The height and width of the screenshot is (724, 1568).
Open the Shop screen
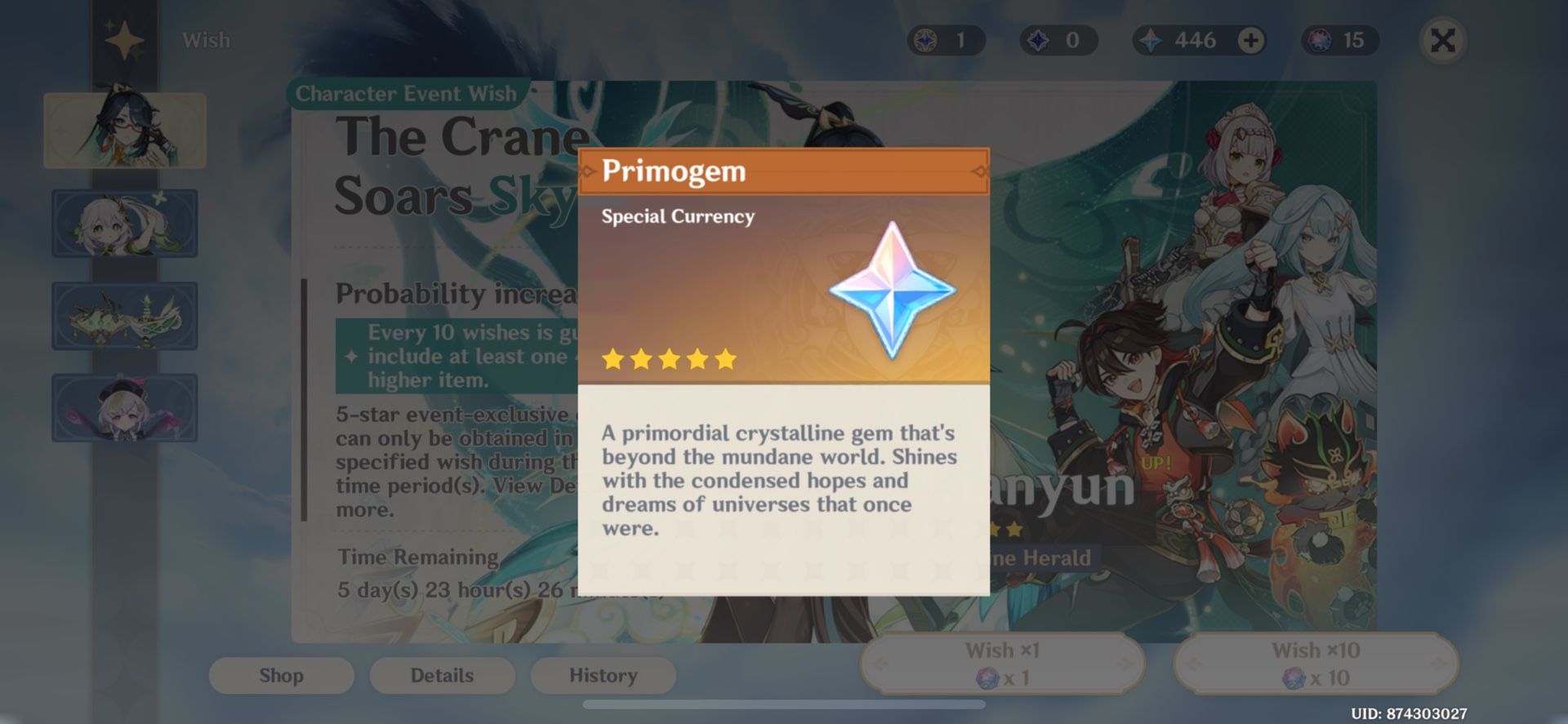[x=281, y=675]
